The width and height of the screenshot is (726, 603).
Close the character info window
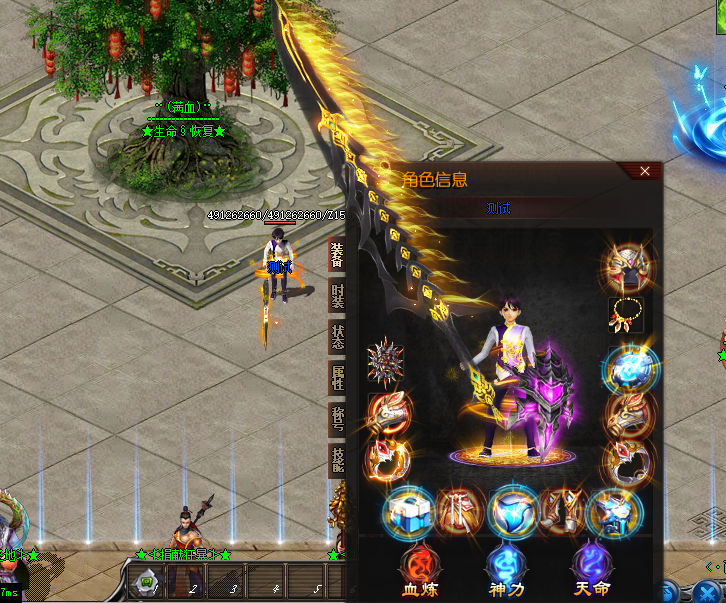click(645, 171)
